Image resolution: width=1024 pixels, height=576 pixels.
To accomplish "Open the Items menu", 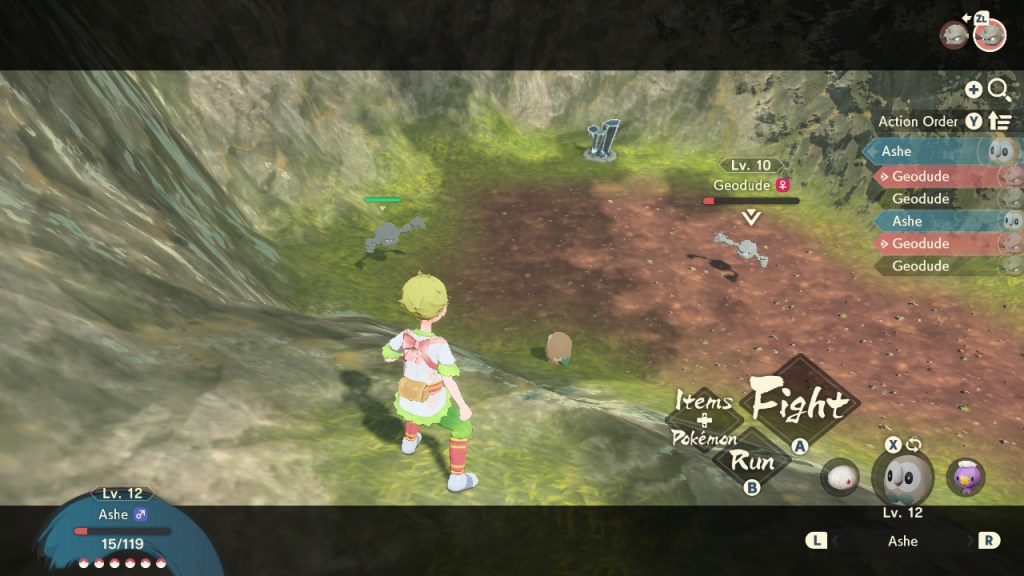I will [704, 401].
